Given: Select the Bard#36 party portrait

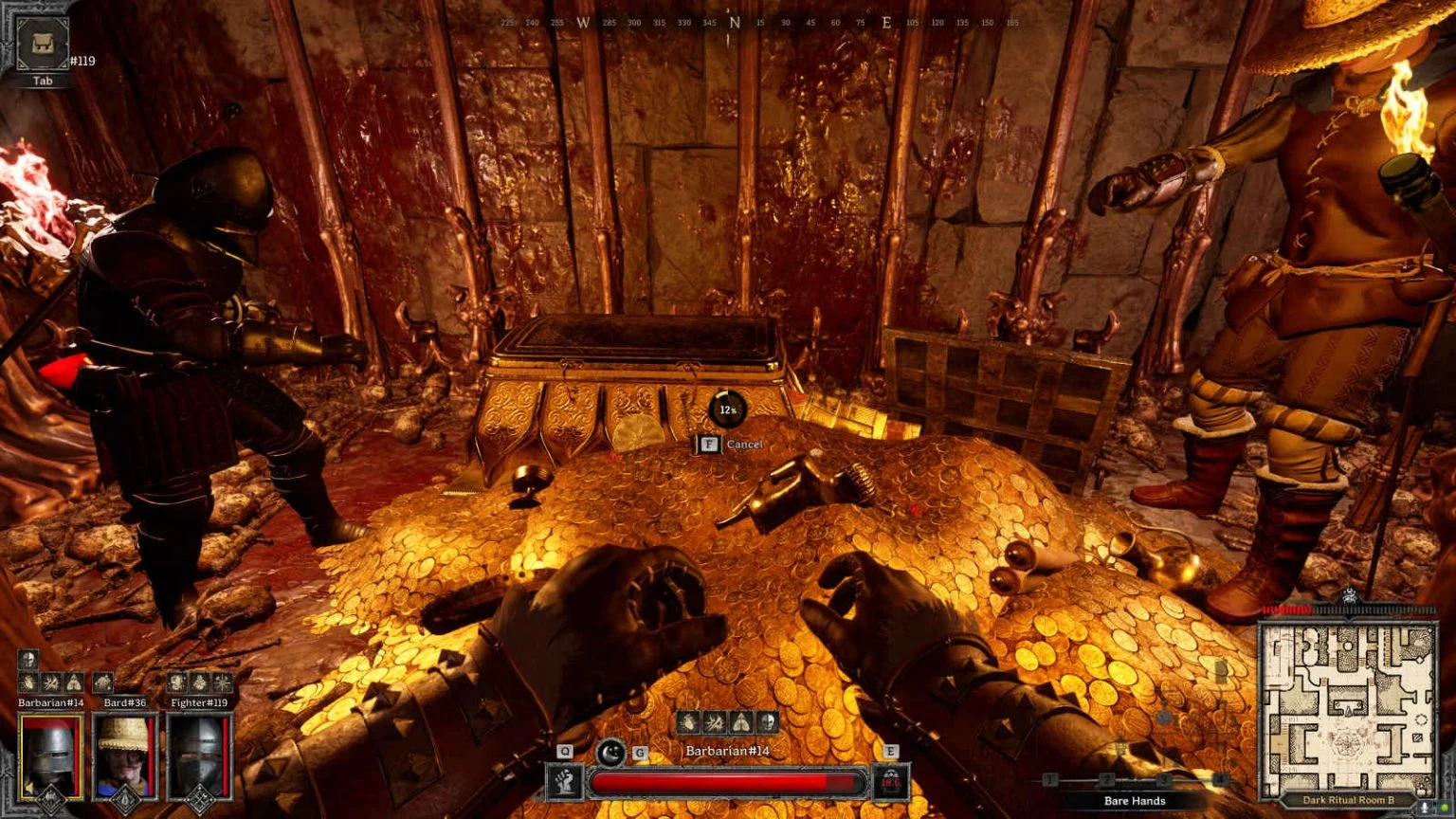Looking at the screenshot, I should [125, 755].
